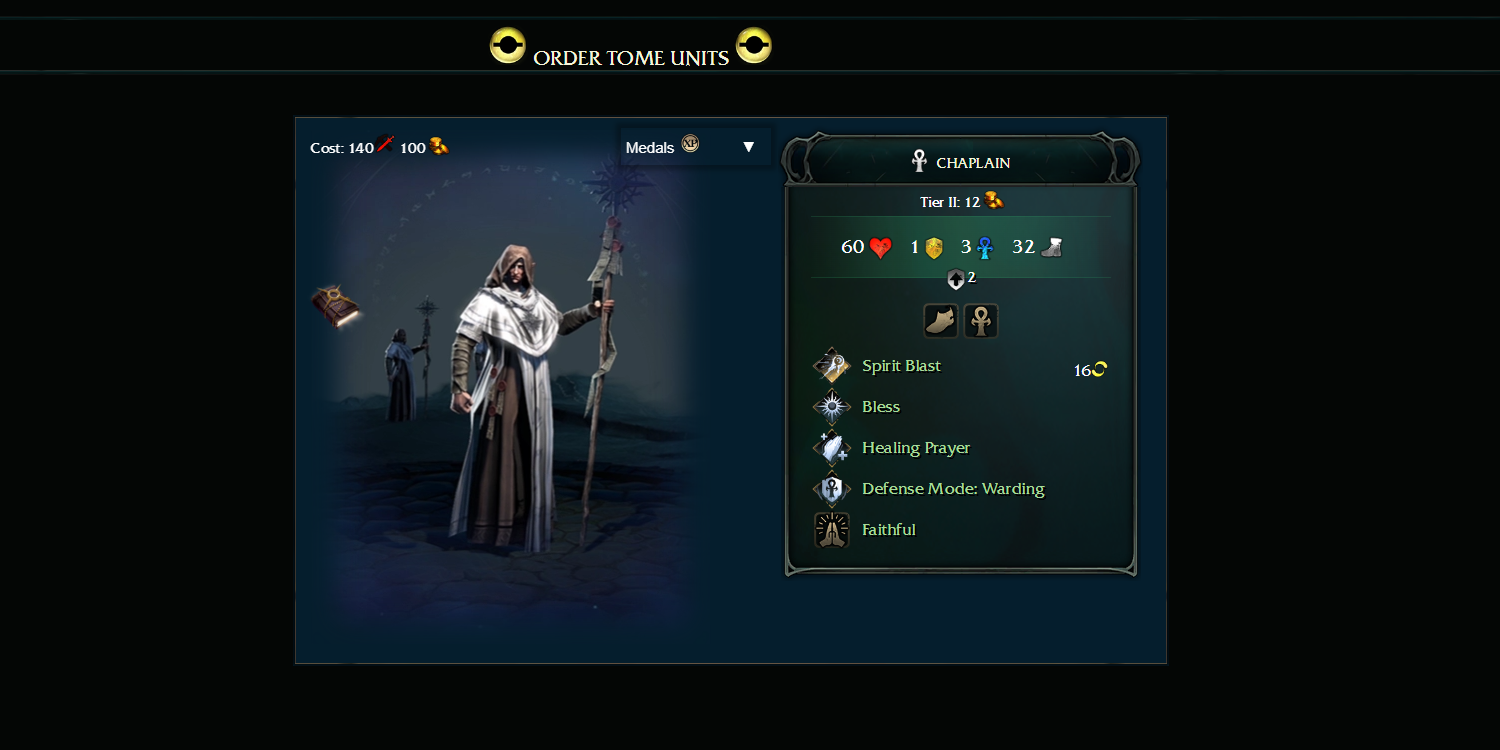1500x750 pixels.
Task: Expand the dropdown arrow next to Medals
Action: (748, 146)
